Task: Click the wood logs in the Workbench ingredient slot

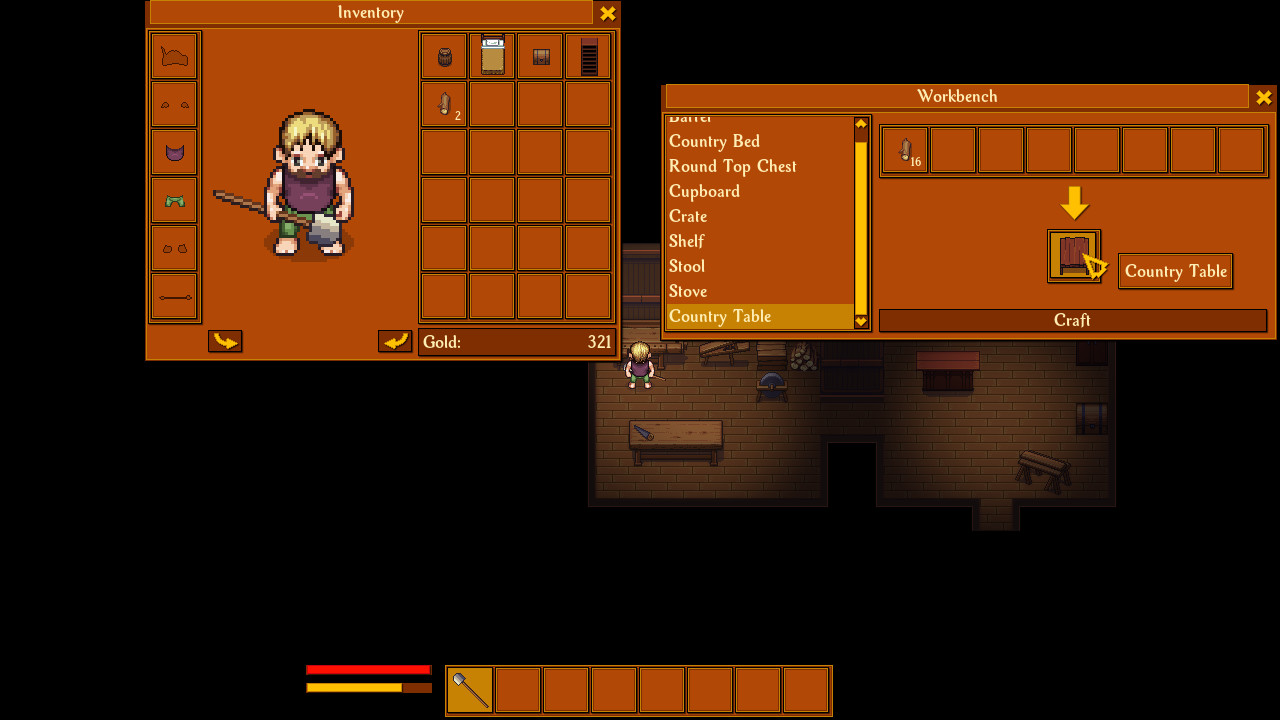Action: pyautogui.click(x=902, y=149)
